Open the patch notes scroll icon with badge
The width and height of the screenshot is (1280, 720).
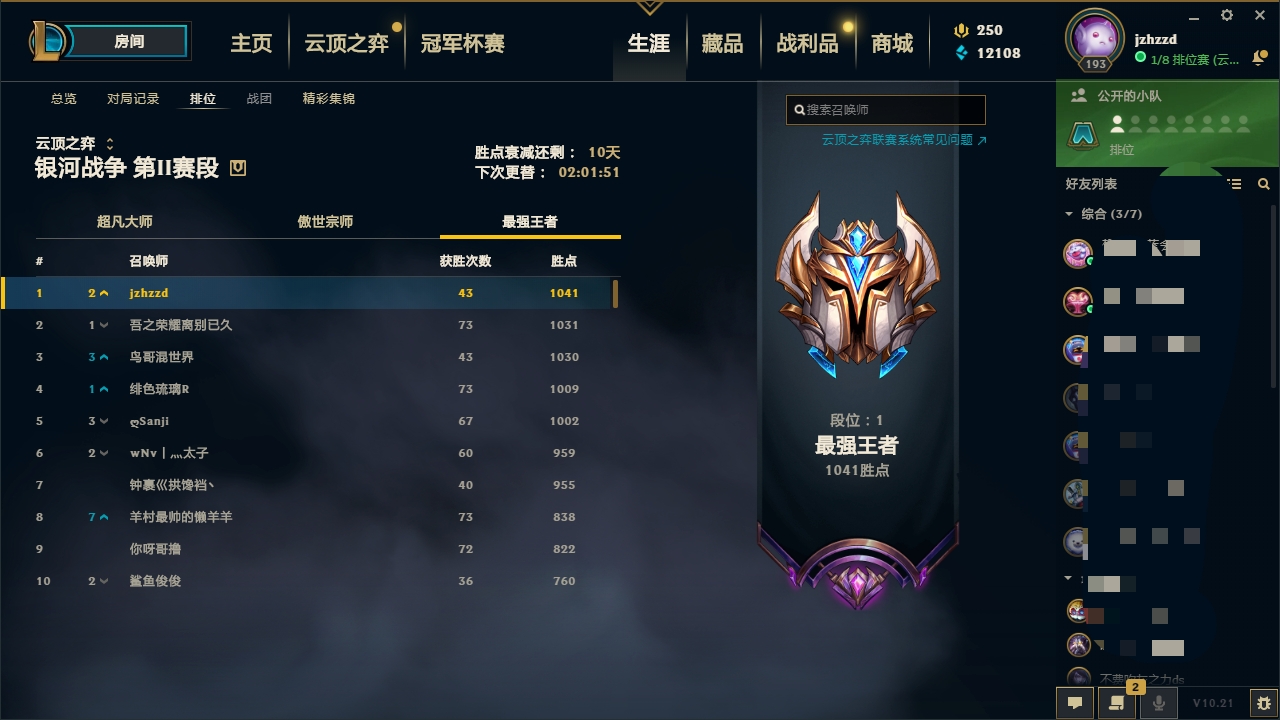click(1115, 703)
